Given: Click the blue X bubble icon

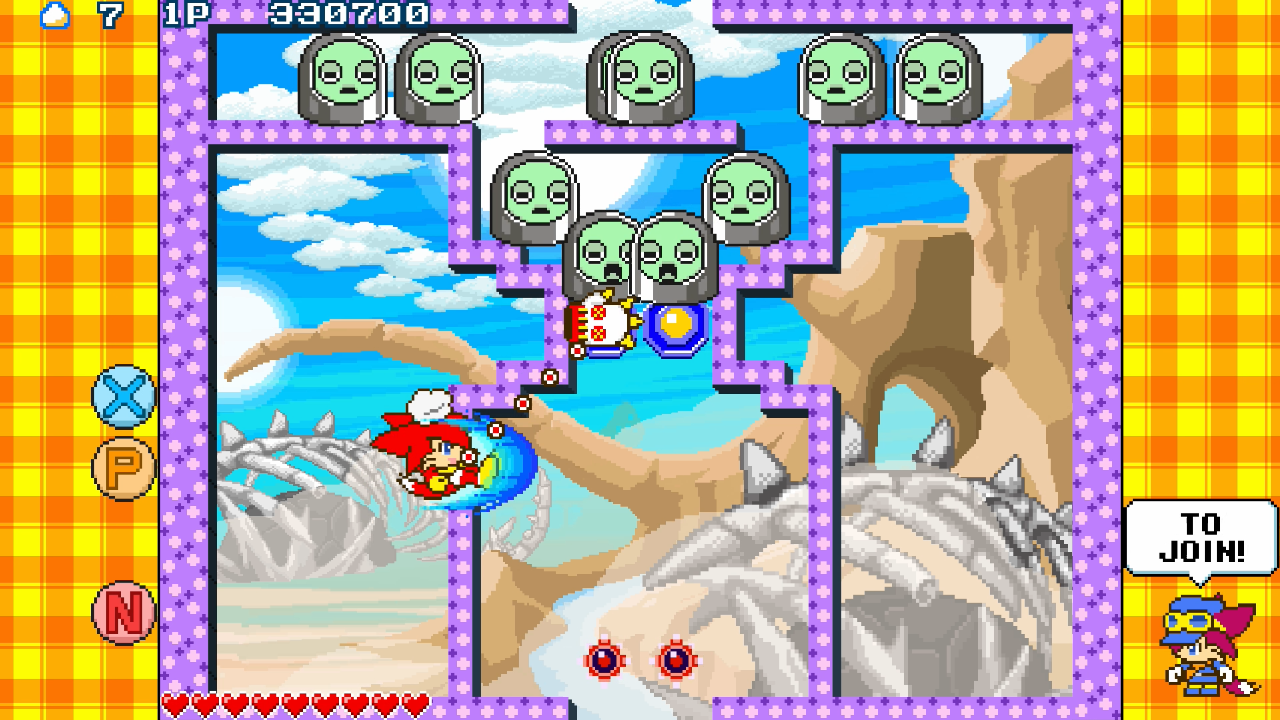Looking at the screenshot, I should pos(124,397).
